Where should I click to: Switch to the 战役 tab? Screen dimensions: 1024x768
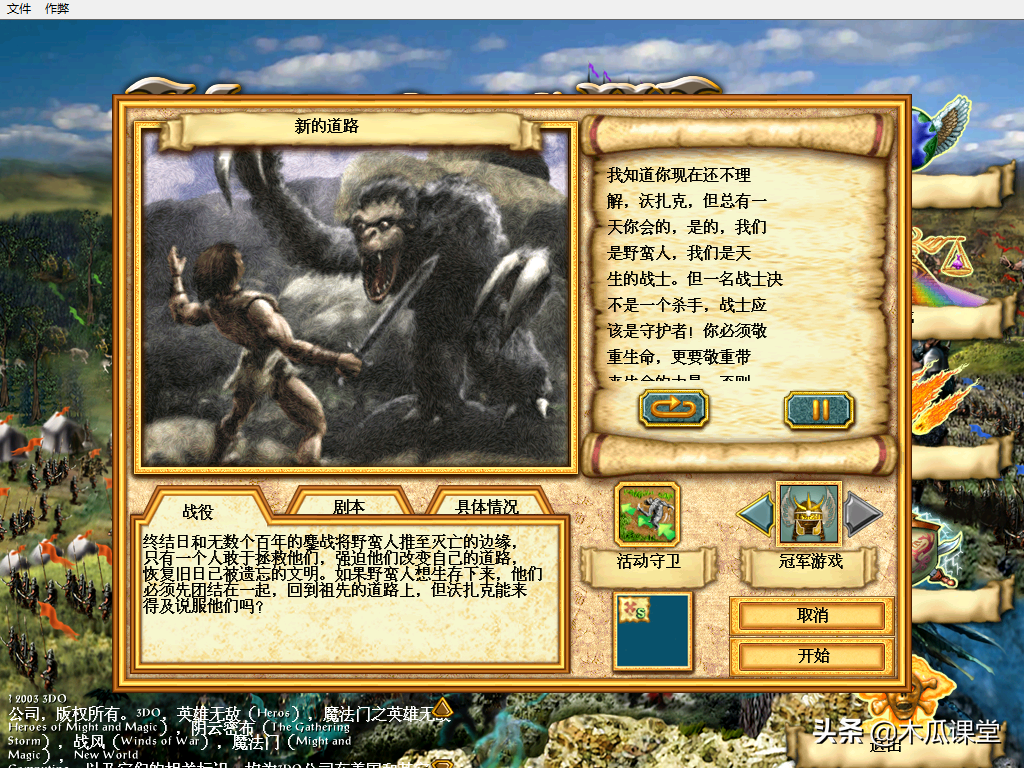pyautogui.click(x=198, y=511)
